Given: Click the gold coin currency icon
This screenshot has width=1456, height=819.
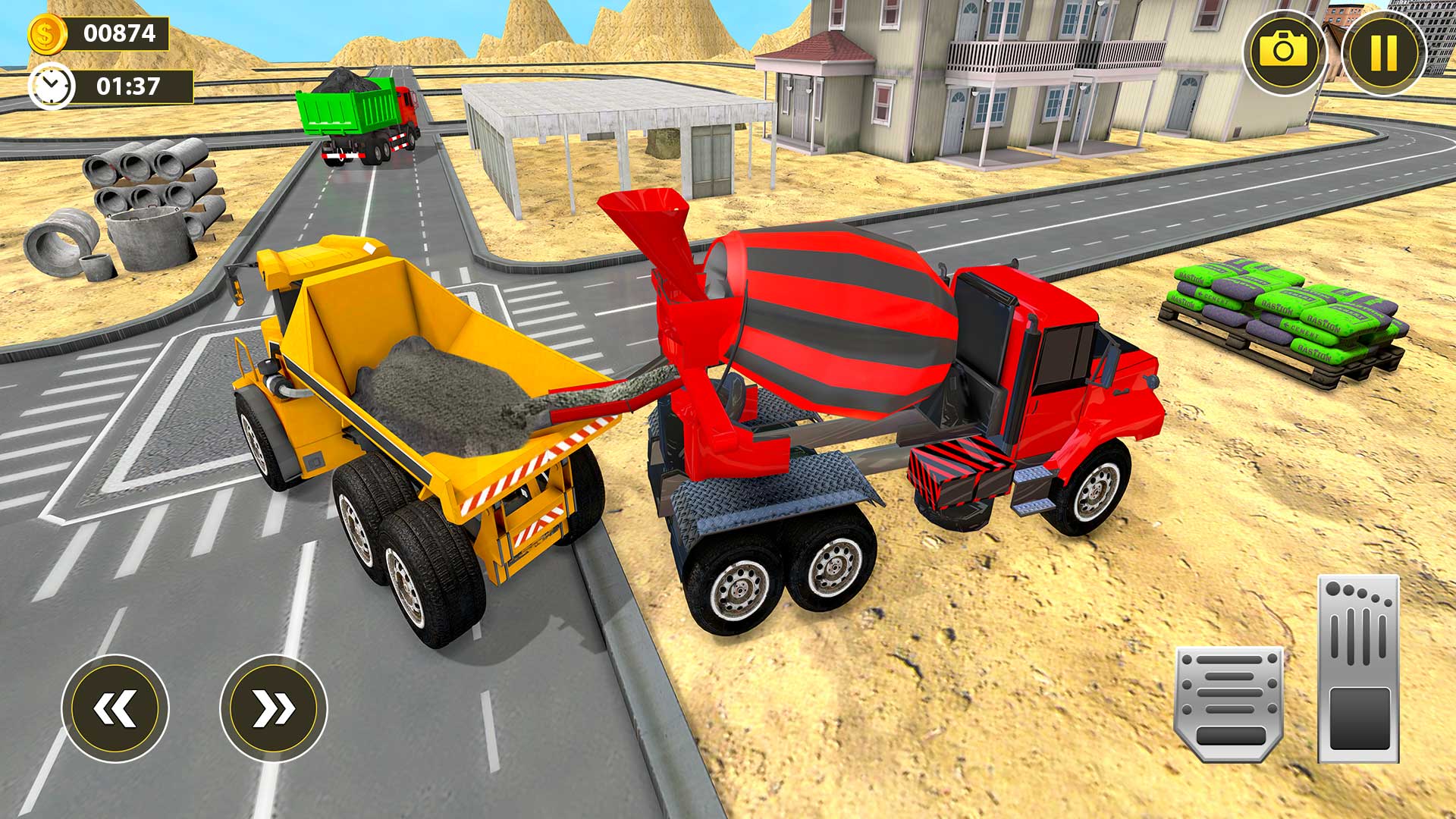Looking at the screenshot, I should [x=47, y=34].
